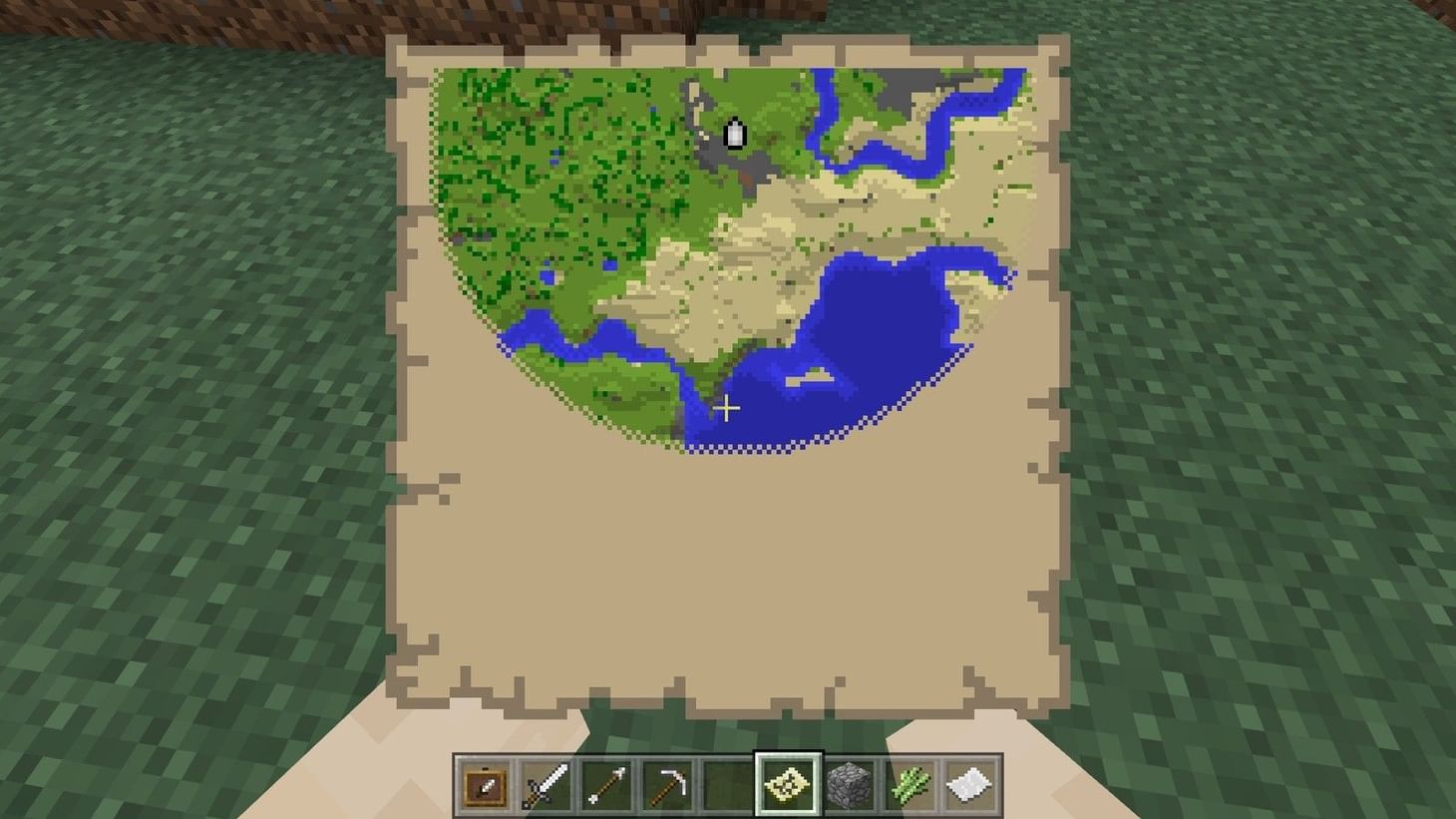1456x819 pixels.
Task: Select the iron sword hotbar slot
Action: coord(544,784)
